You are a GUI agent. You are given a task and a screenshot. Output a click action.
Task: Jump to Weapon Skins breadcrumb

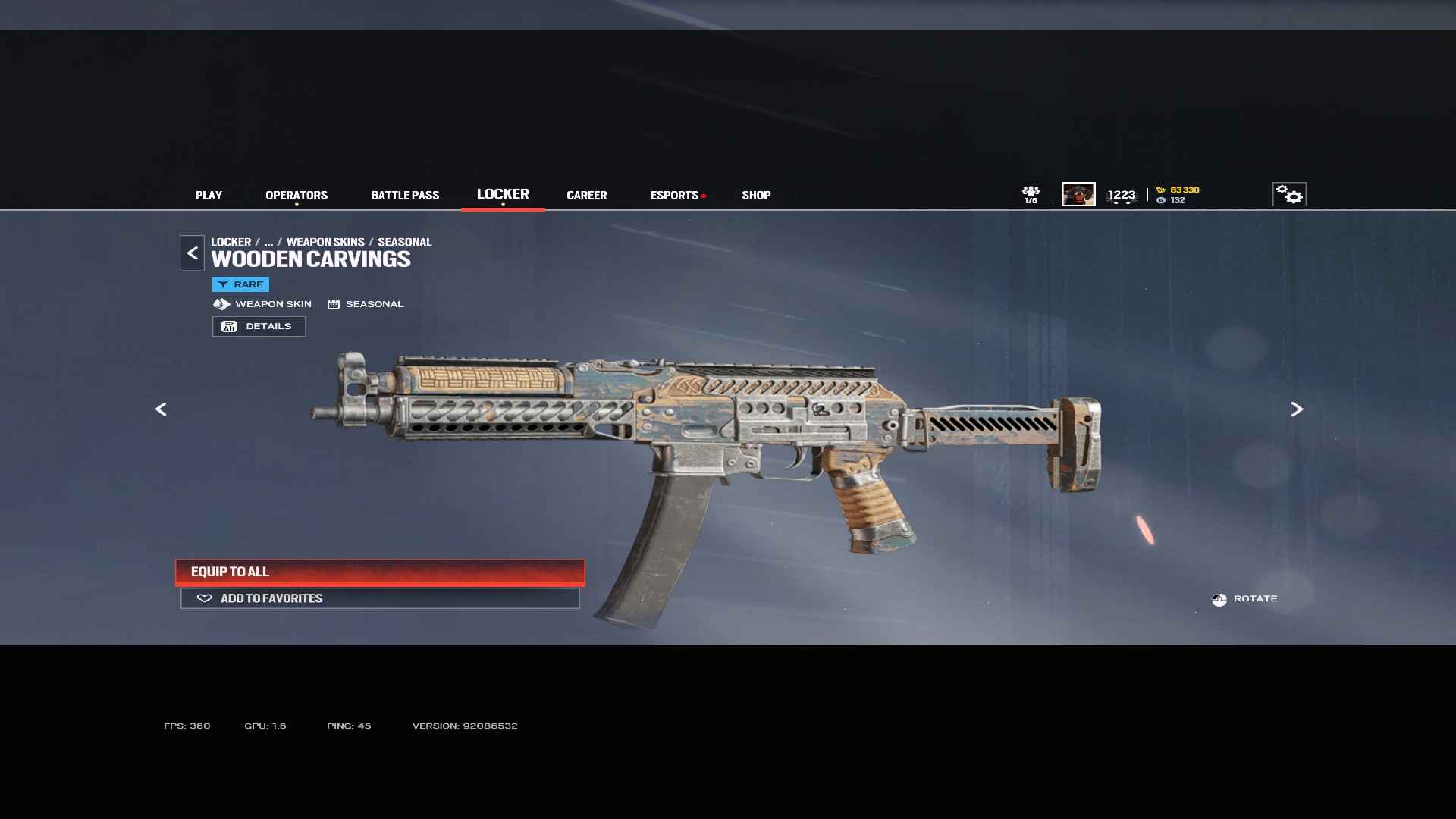pyautogui.click(x=325, y=242)
